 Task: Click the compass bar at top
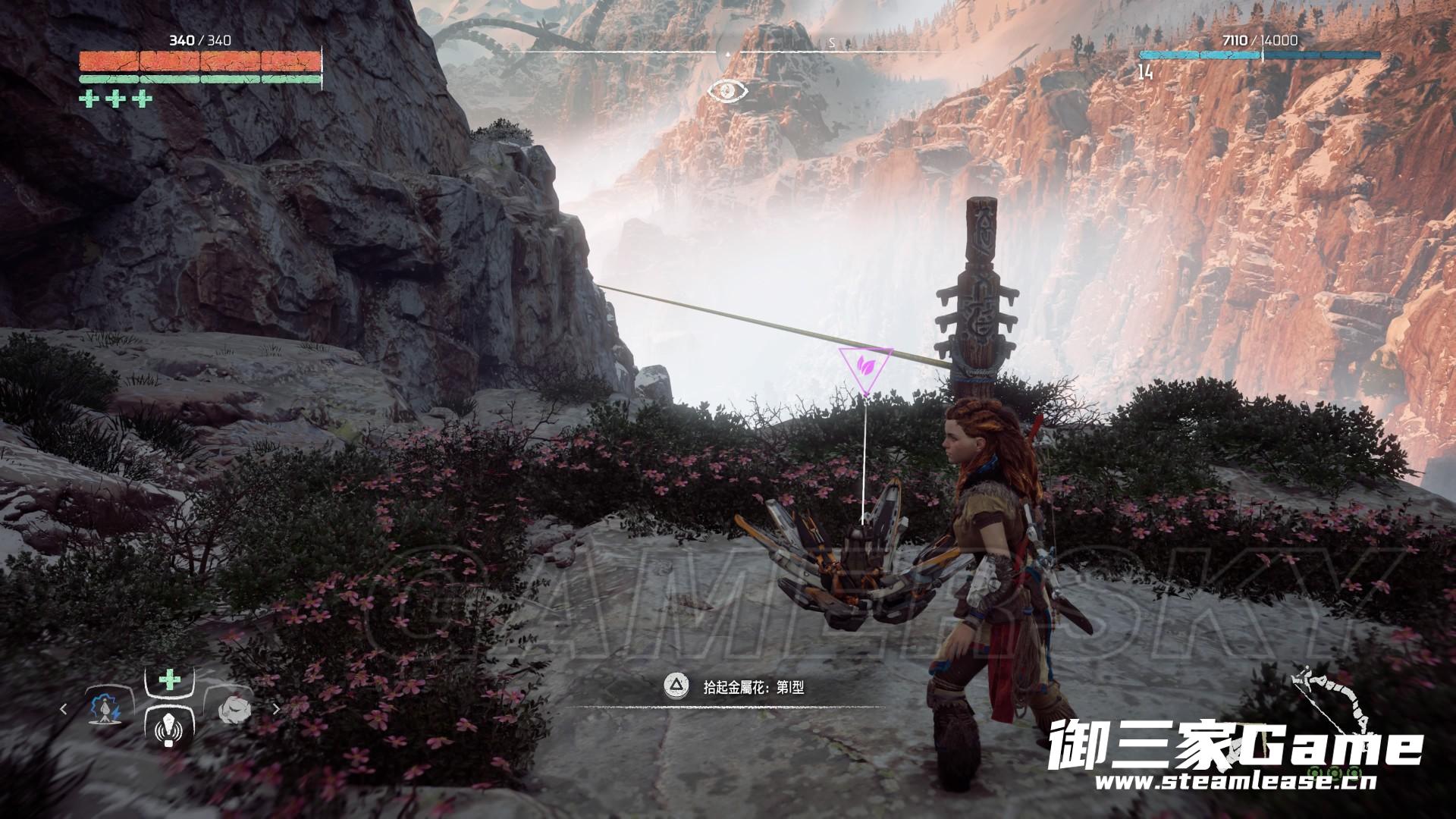click(x=728, y=52)
